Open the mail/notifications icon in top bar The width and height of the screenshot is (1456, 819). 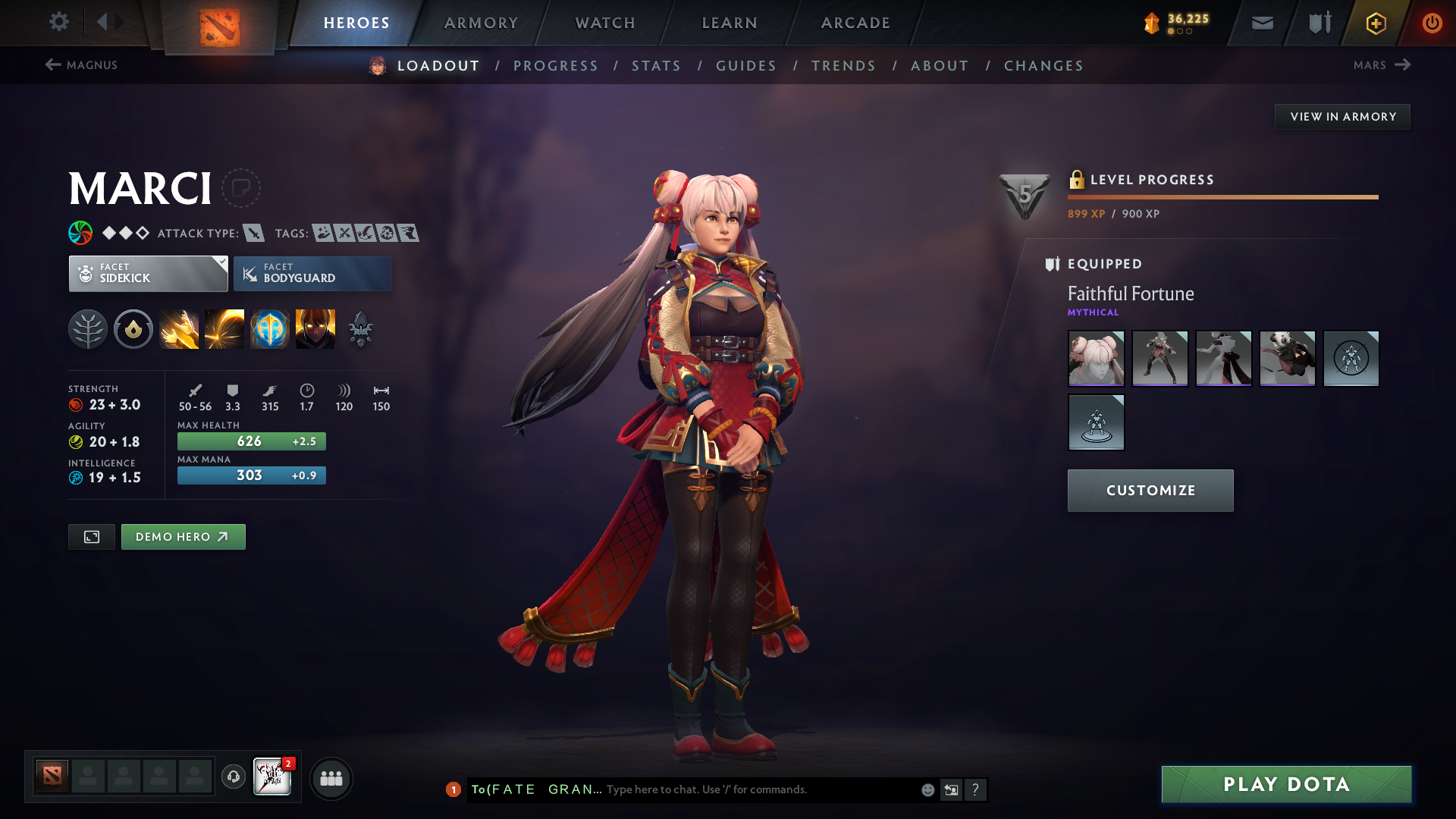tap(1261, 22)
